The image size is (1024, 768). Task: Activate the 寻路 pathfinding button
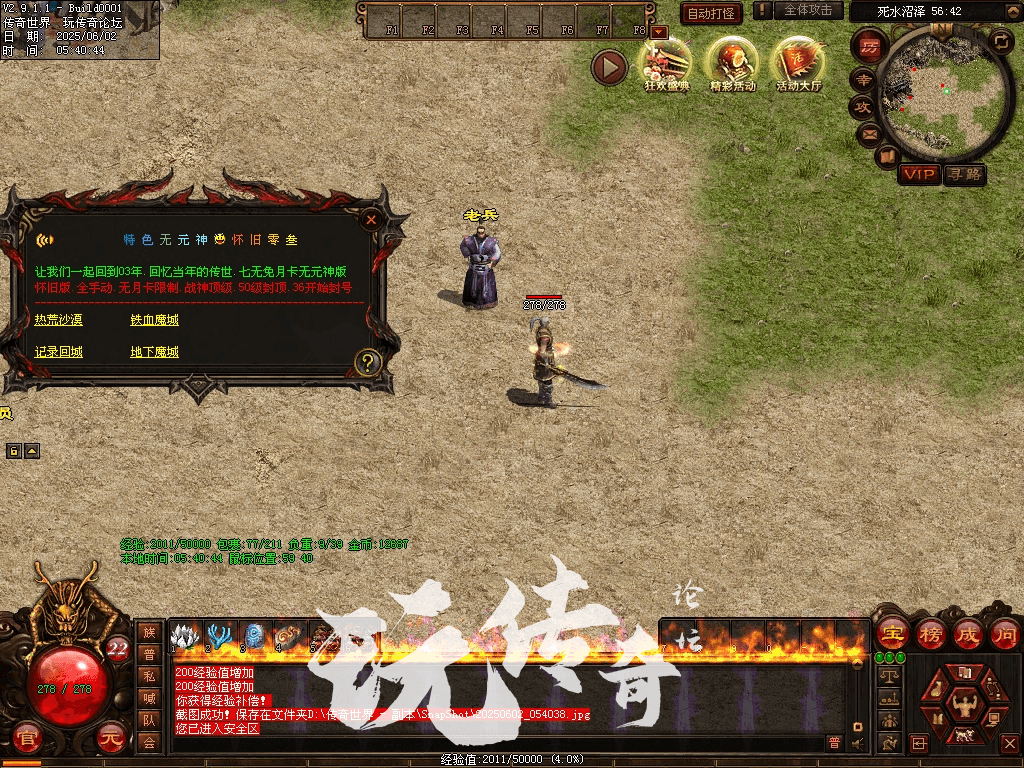[x=964, y=174]
